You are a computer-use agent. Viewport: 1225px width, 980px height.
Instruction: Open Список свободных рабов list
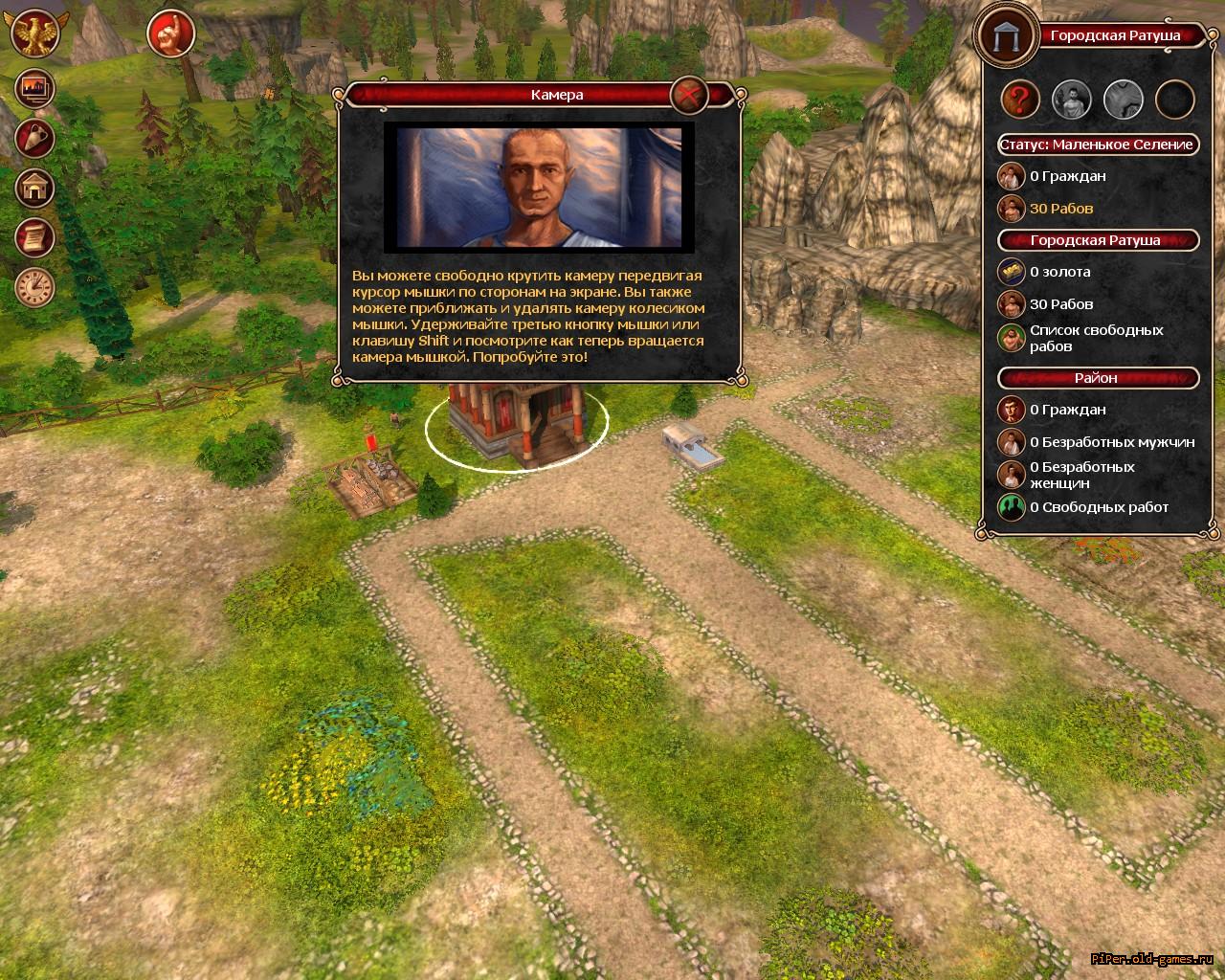click(x=1096, y=338)
